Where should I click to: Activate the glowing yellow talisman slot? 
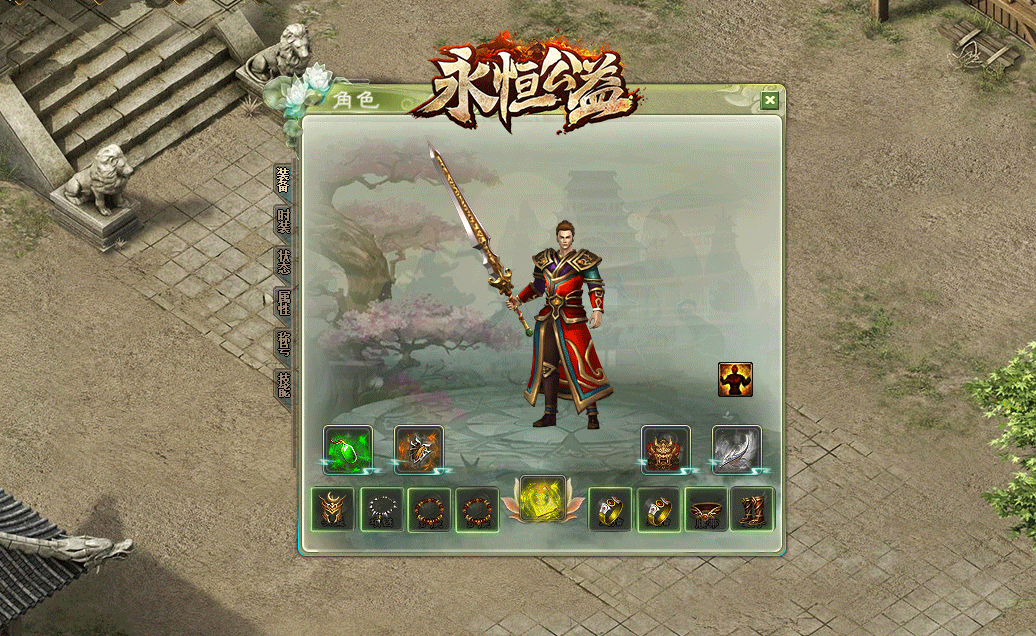(543, 498)
